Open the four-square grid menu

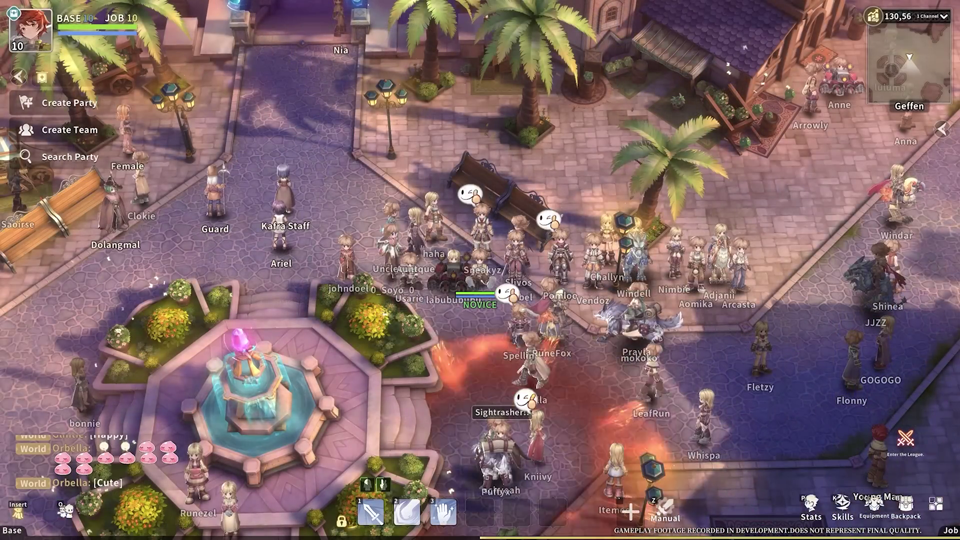point(936,504)
